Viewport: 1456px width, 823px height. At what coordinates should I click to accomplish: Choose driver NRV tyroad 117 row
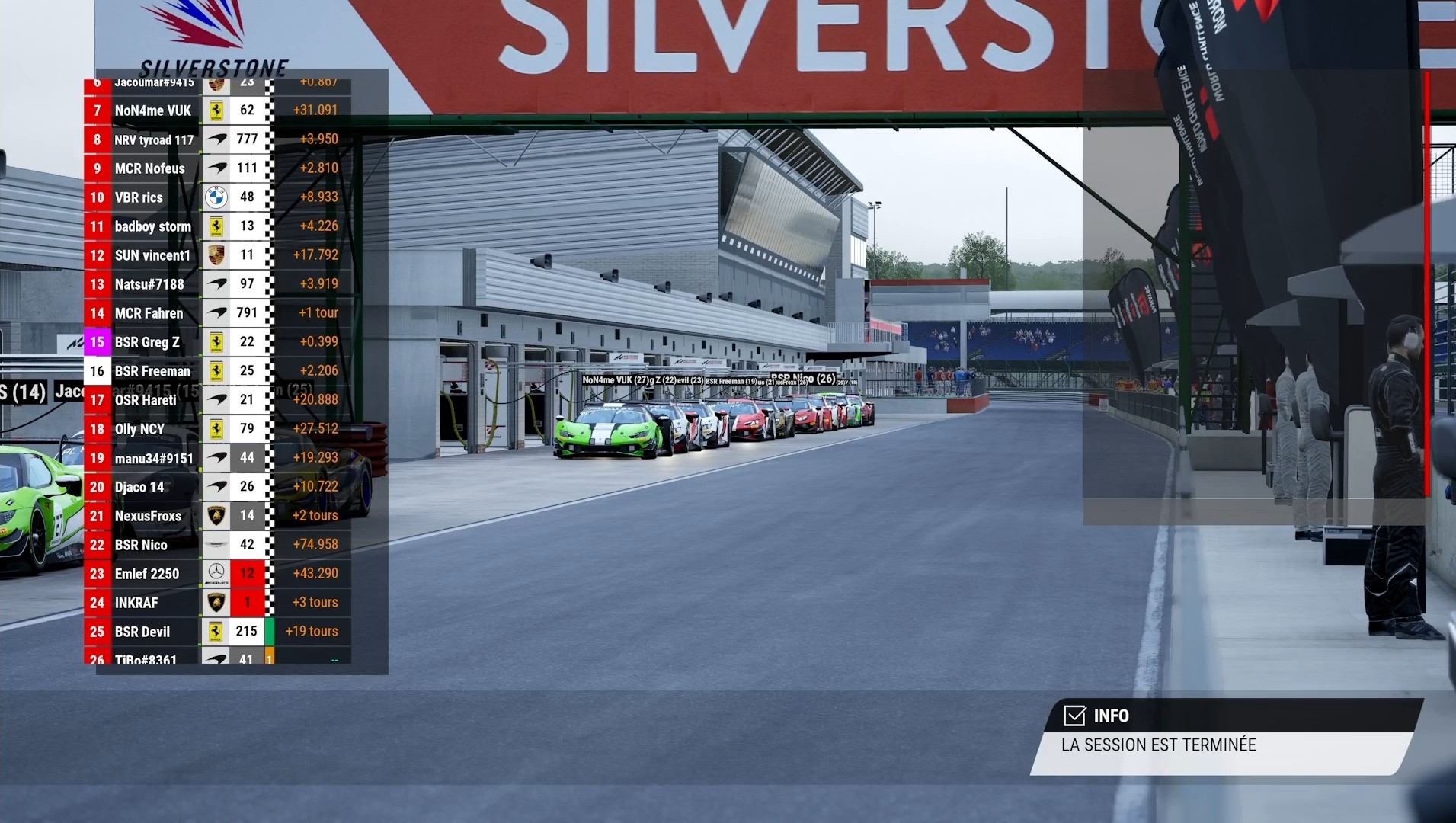pyautogui.click(x=154, y=139)
